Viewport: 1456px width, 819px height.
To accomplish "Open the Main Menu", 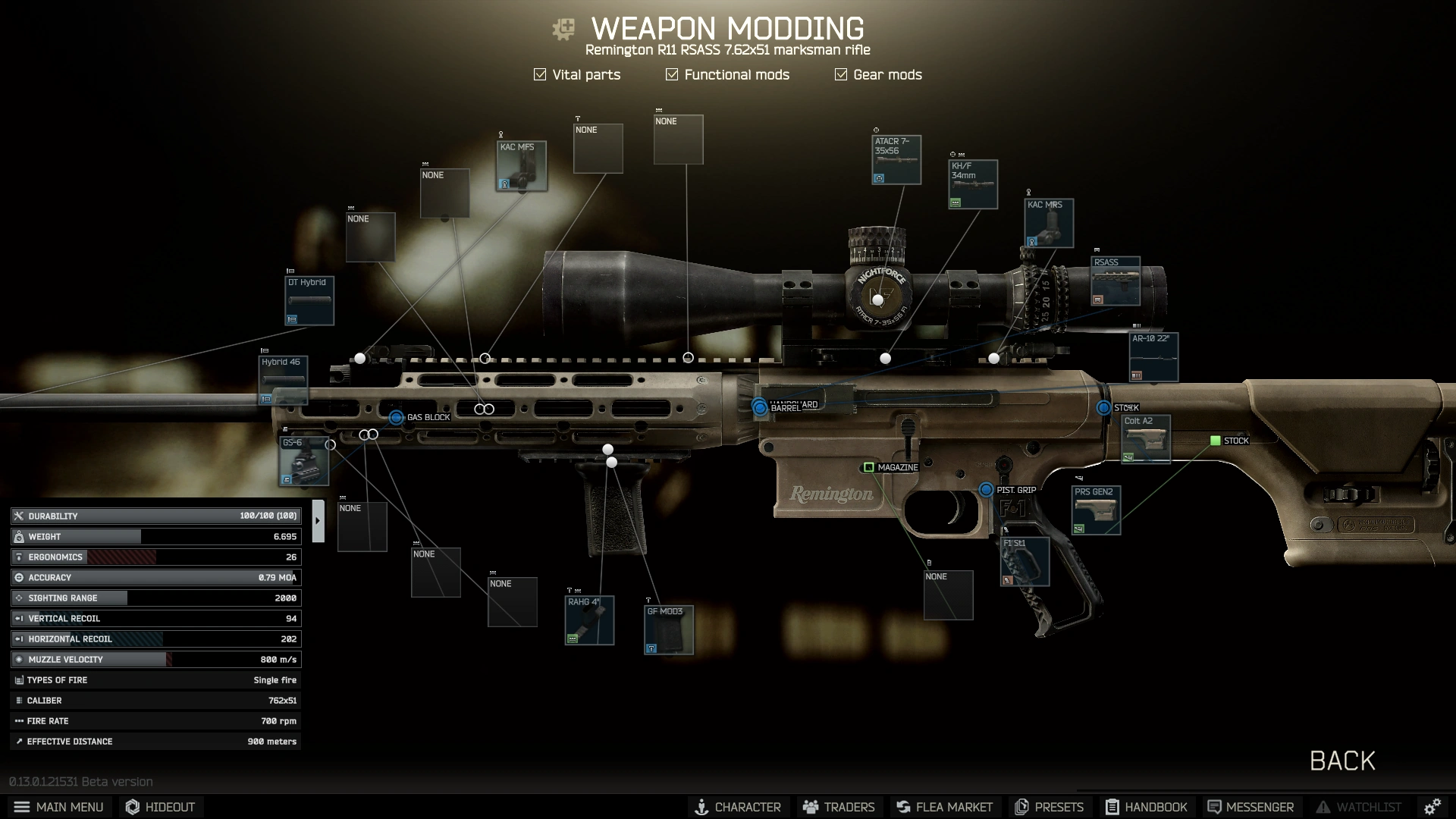I will pos(58,807).
